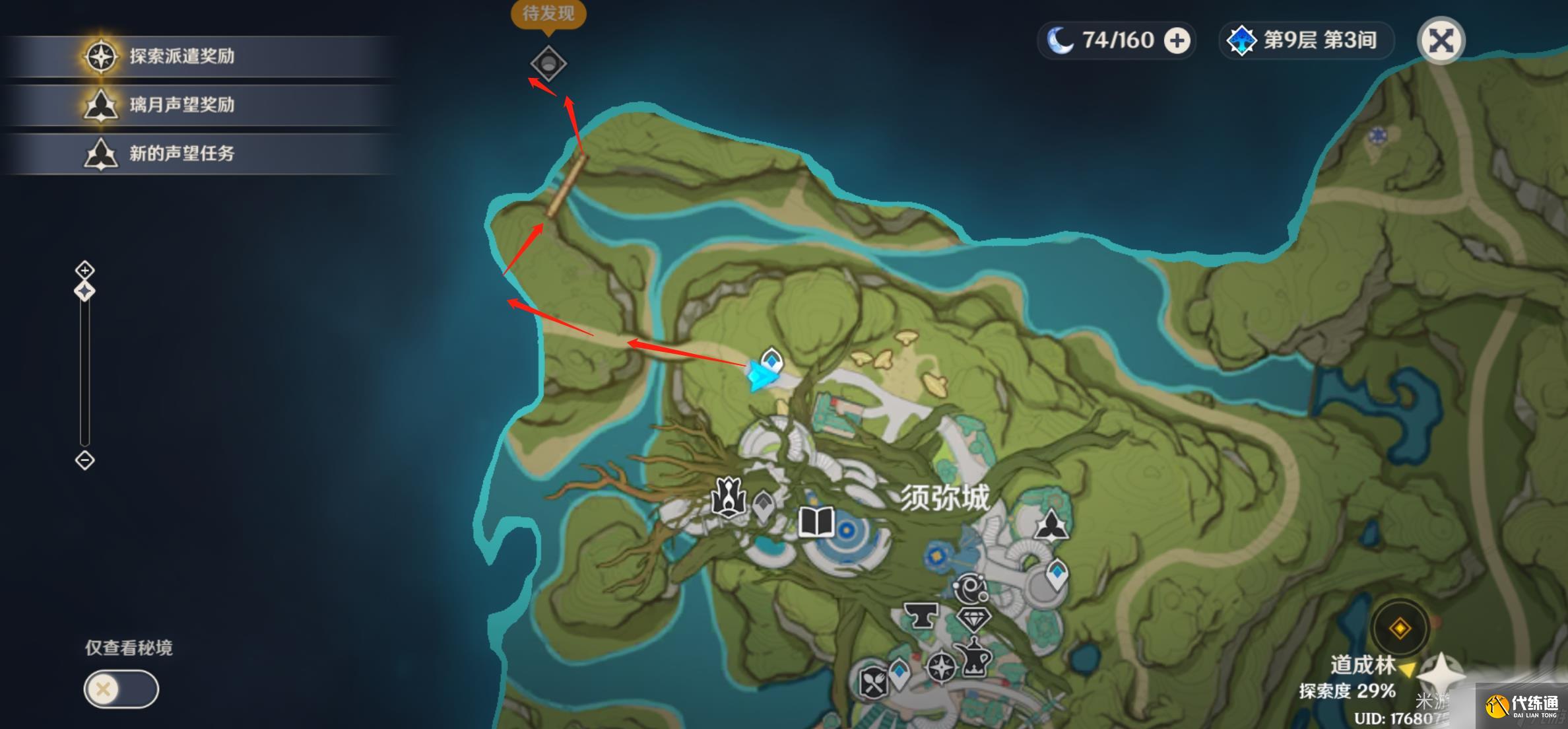Select the undiscovered domain marker

[x=548, y=64]
